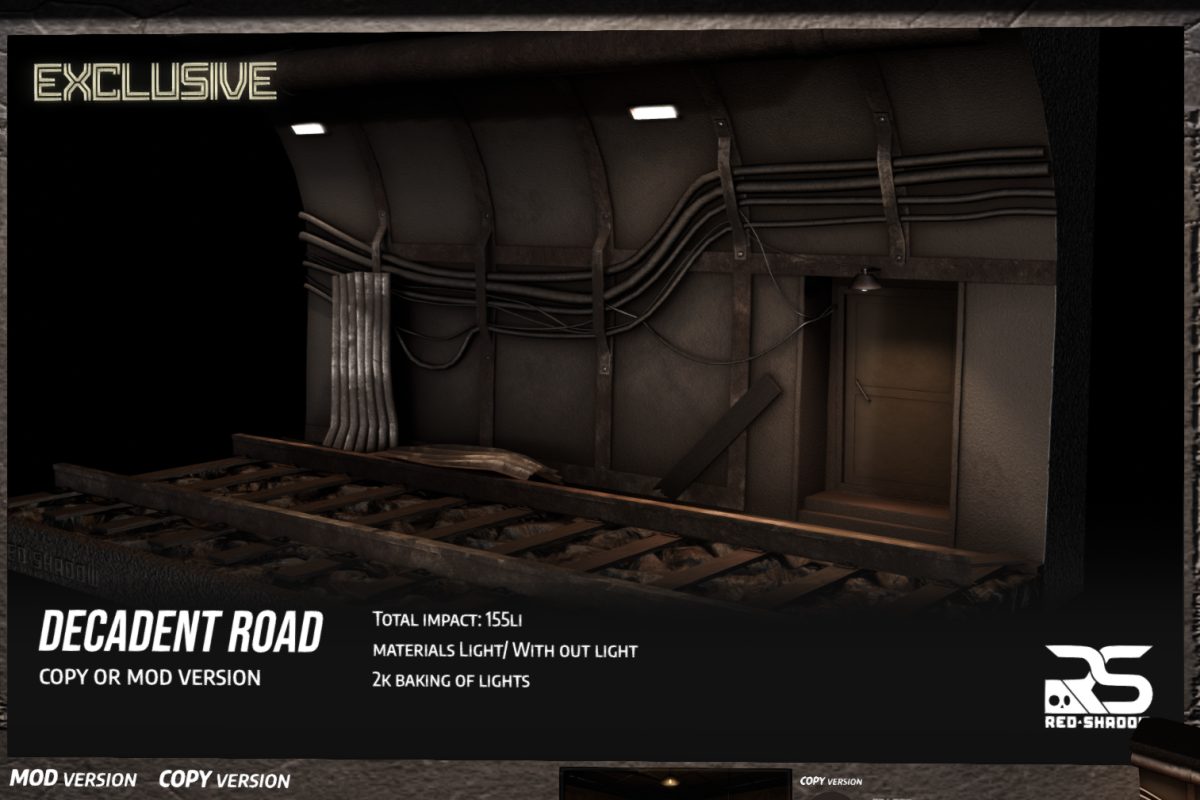Click the Red-Shadow store logo
This screenshot has width=1200, height=800.
[1098, 685]
